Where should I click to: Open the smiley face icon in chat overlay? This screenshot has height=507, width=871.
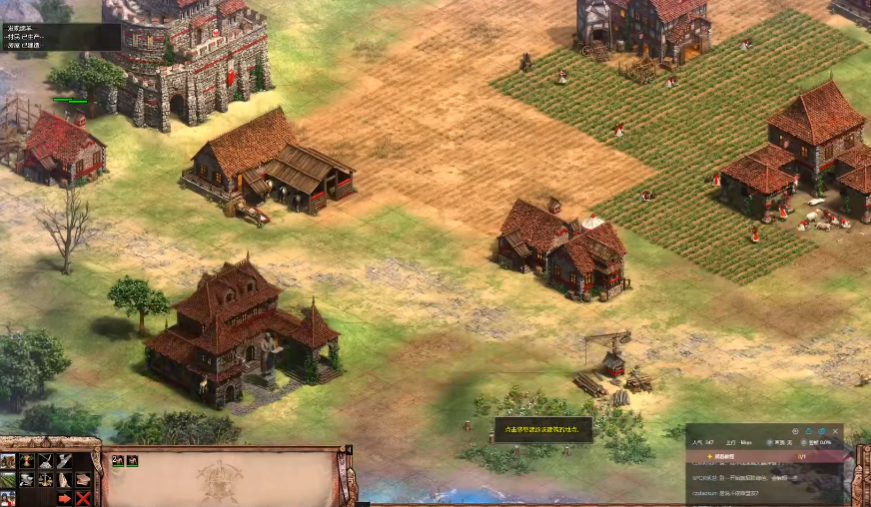[796, 431]
